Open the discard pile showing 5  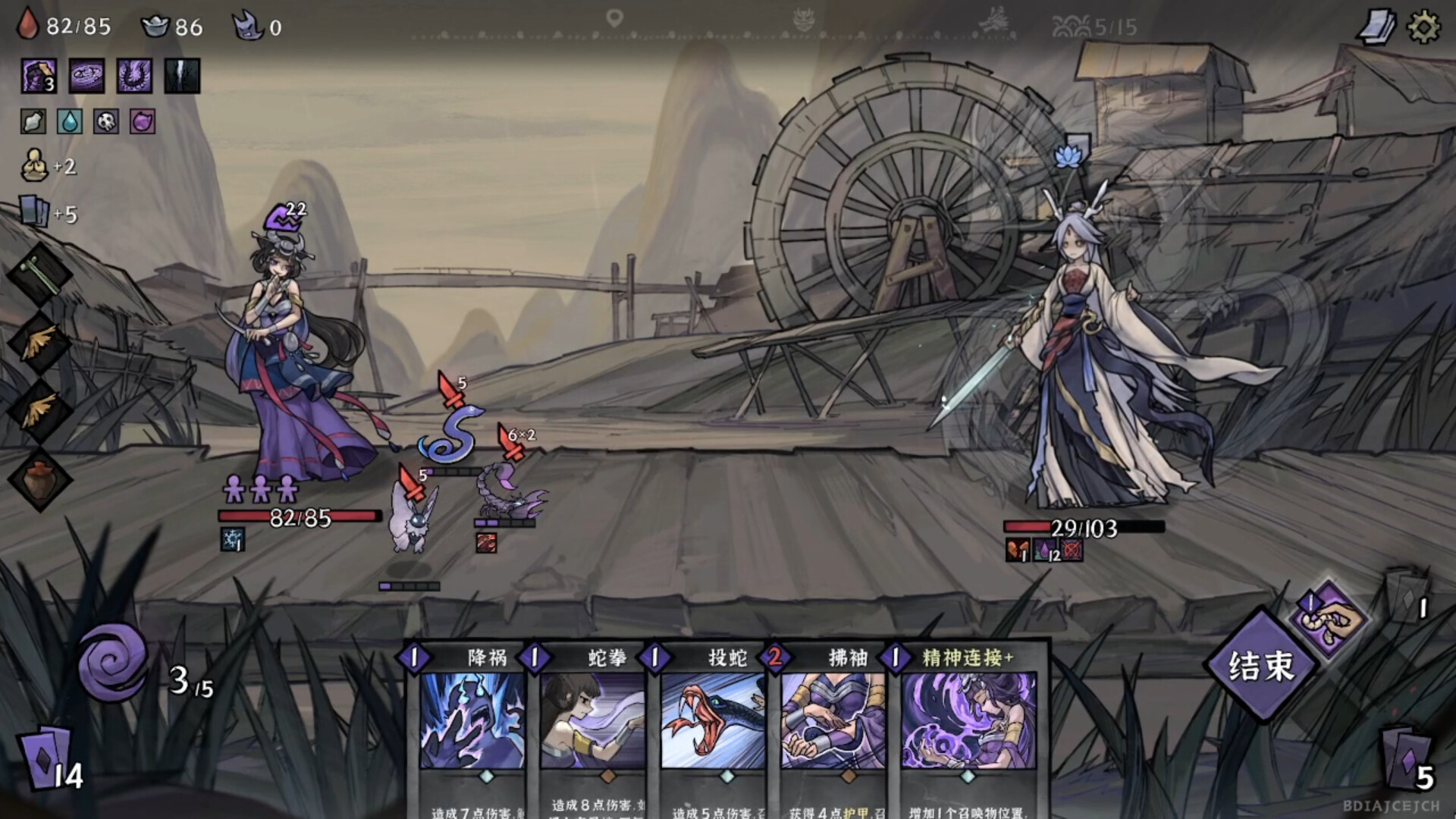pos(1407,760)
